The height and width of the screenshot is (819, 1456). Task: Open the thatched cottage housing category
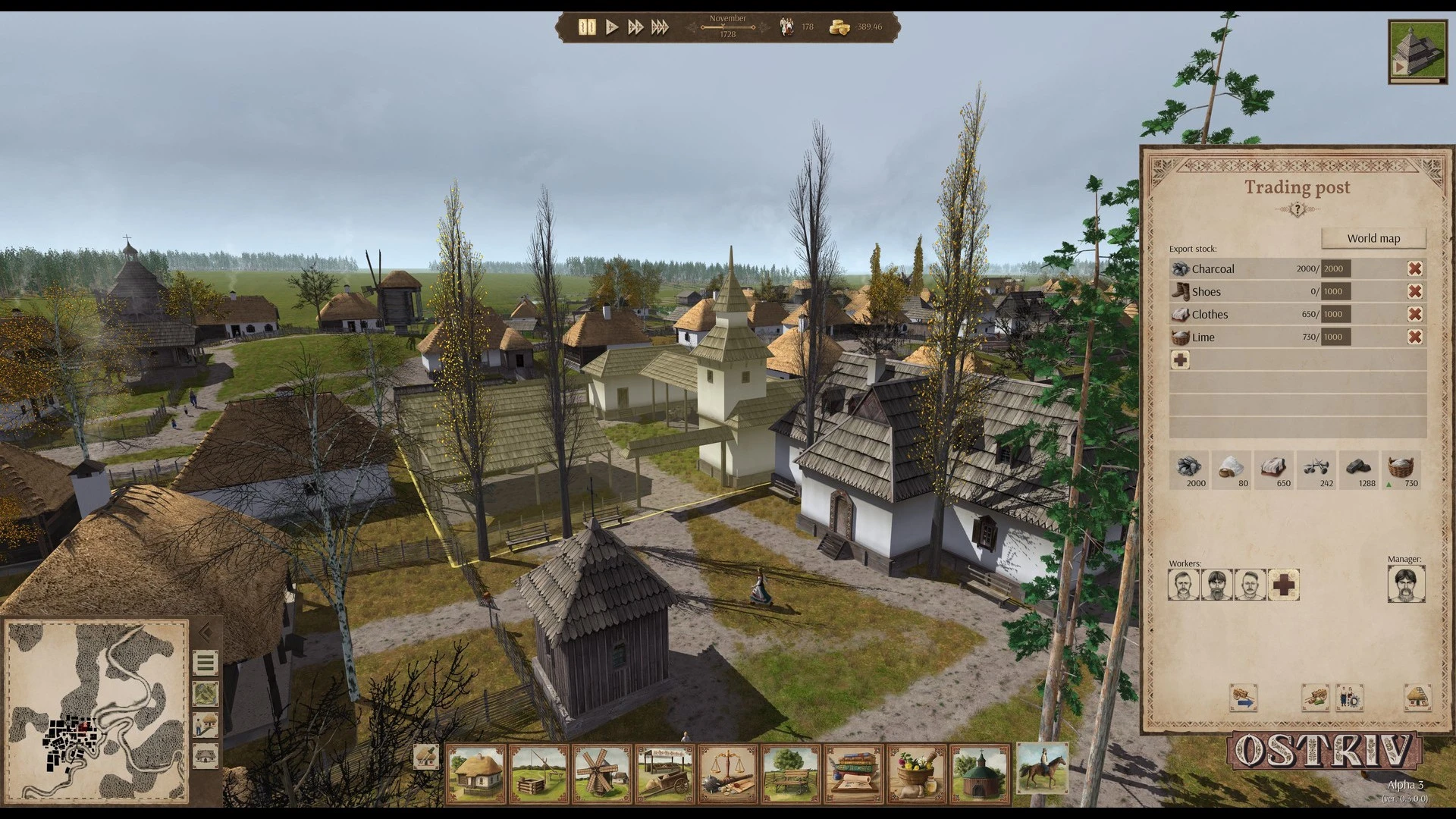tap(476, 773)
